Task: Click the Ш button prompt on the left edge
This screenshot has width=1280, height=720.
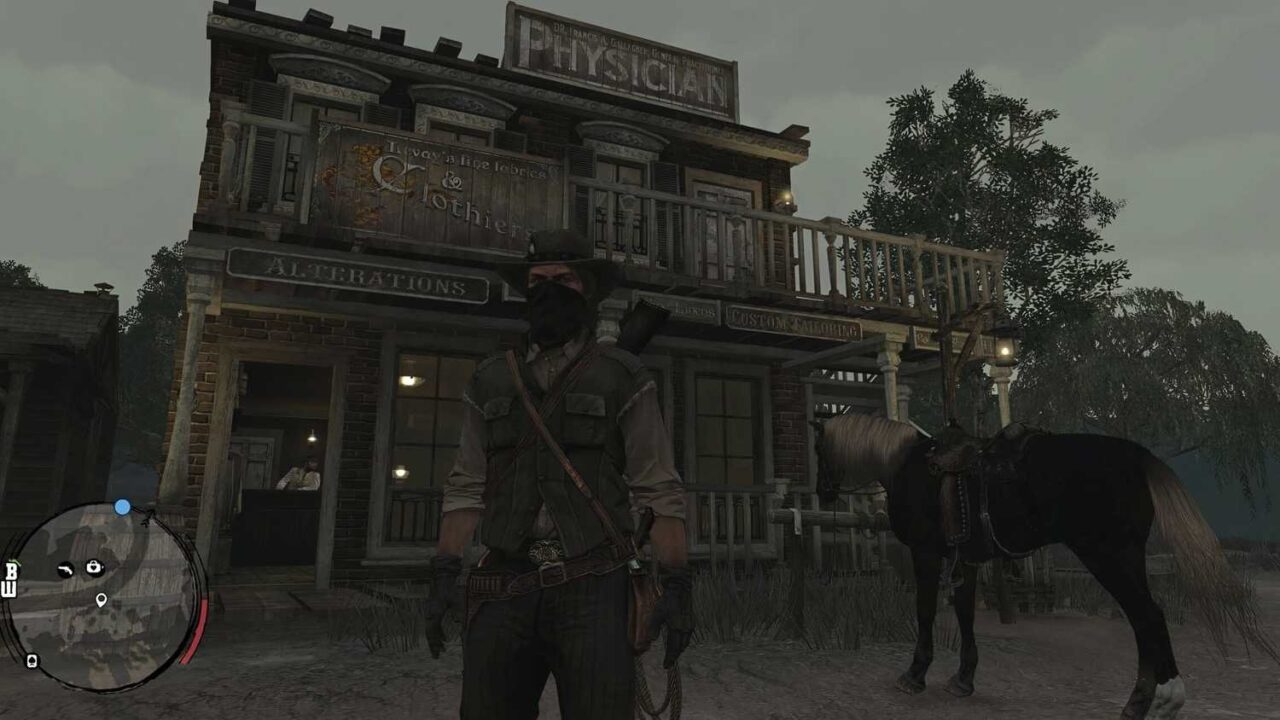Action: coord(10,589)
